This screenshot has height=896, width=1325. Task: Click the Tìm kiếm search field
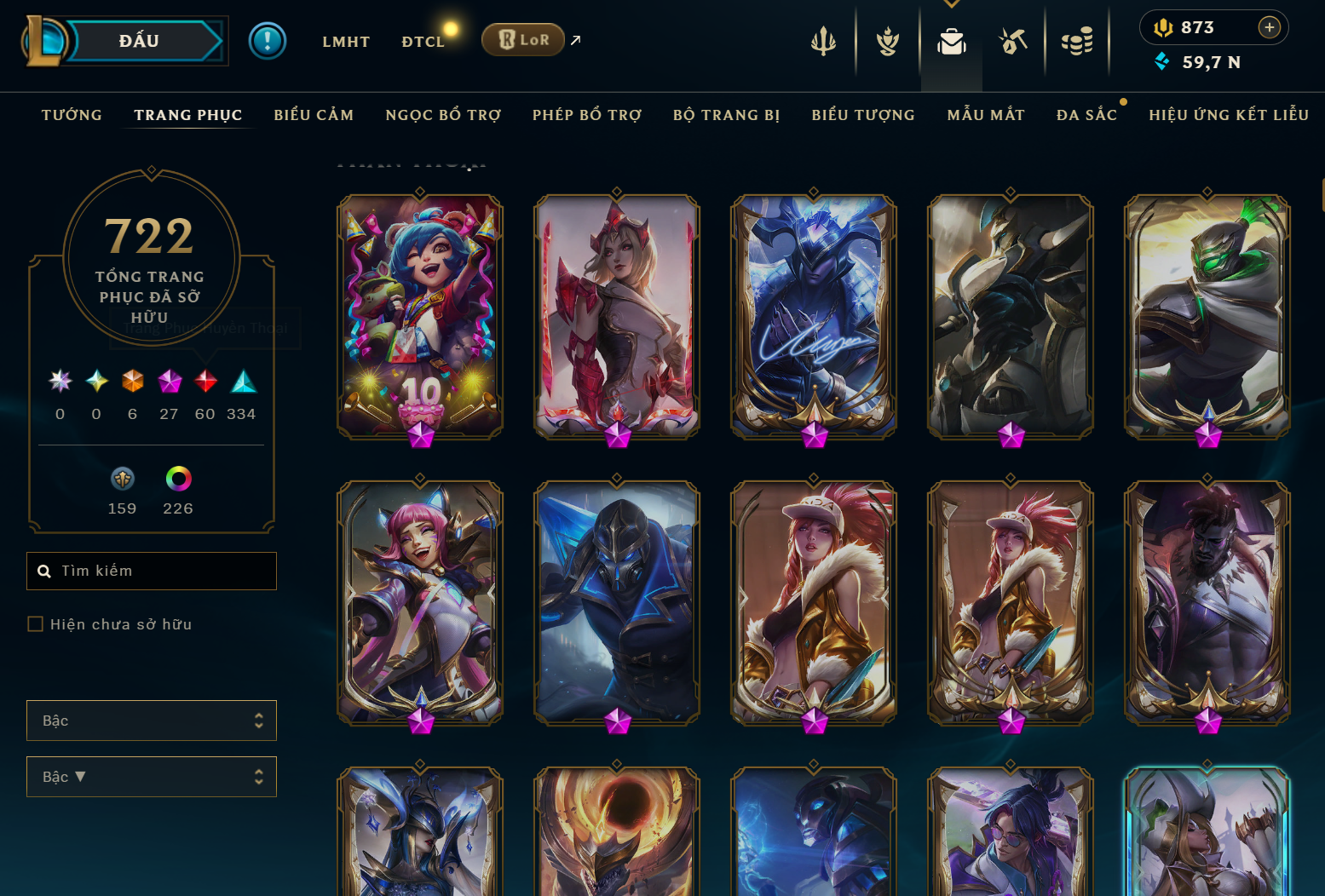tap(152, 571)
